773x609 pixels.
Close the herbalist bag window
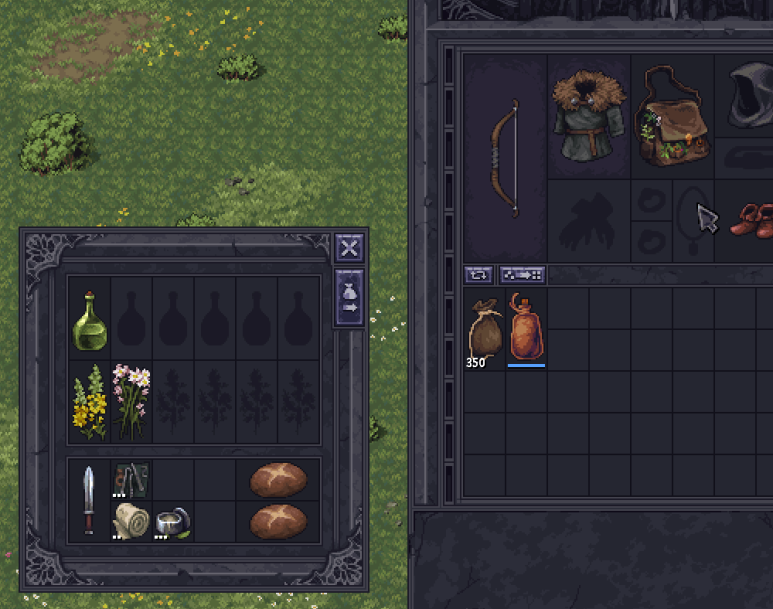click(x=348, y=248)
